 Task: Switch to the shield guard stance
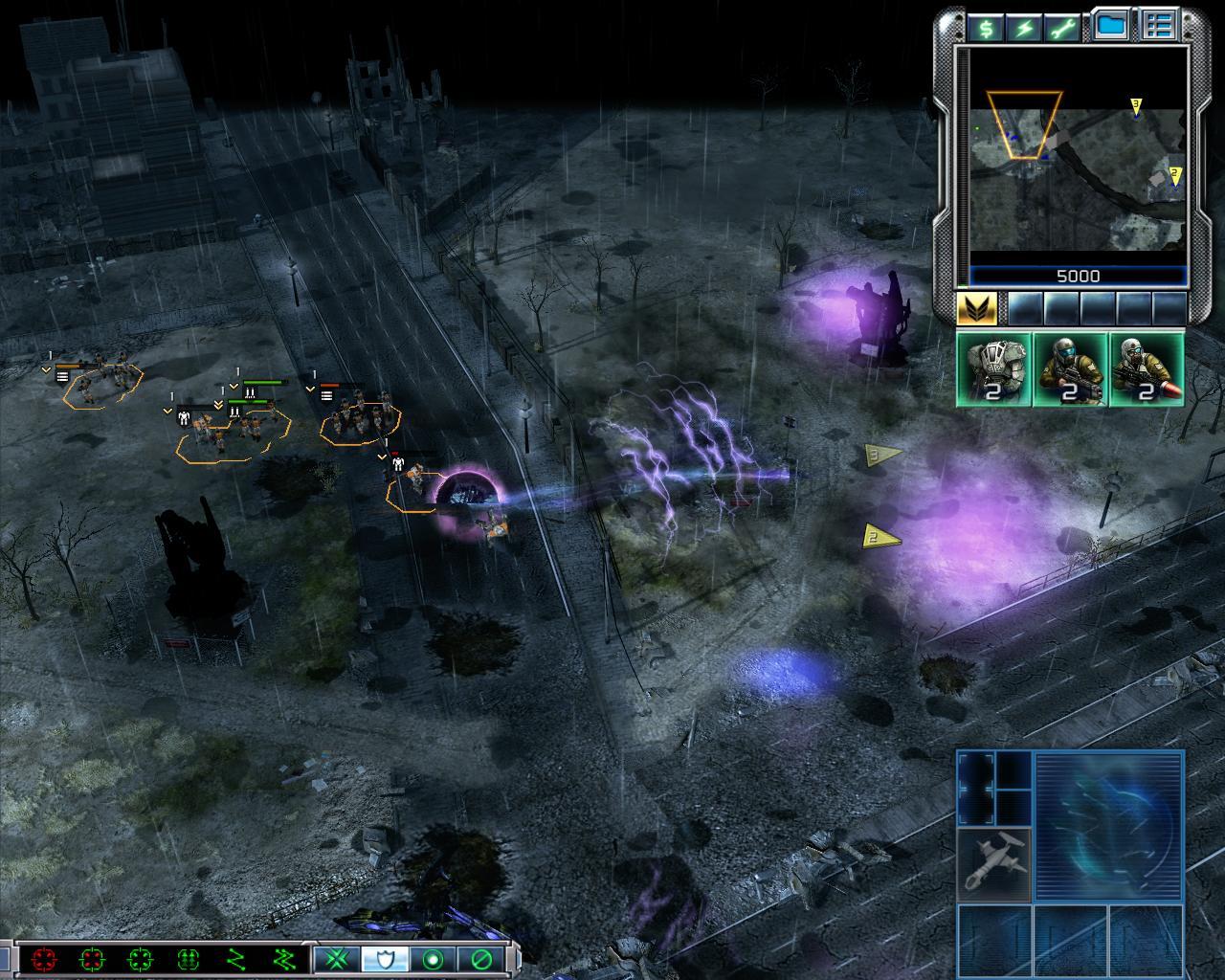click(x=385, y=958)
